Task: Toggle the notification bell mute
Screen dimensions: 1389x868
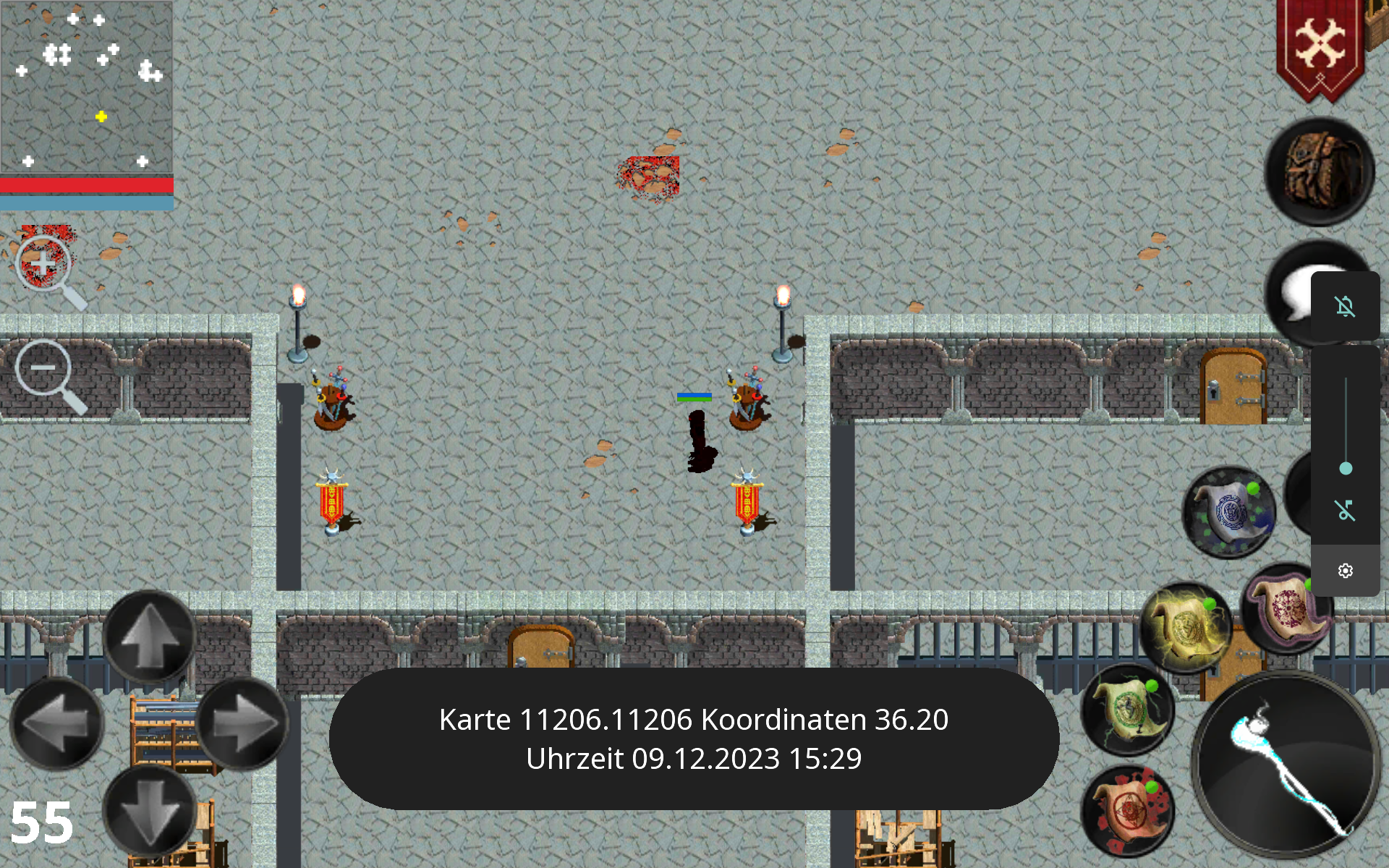Action: coord(1344,307)
